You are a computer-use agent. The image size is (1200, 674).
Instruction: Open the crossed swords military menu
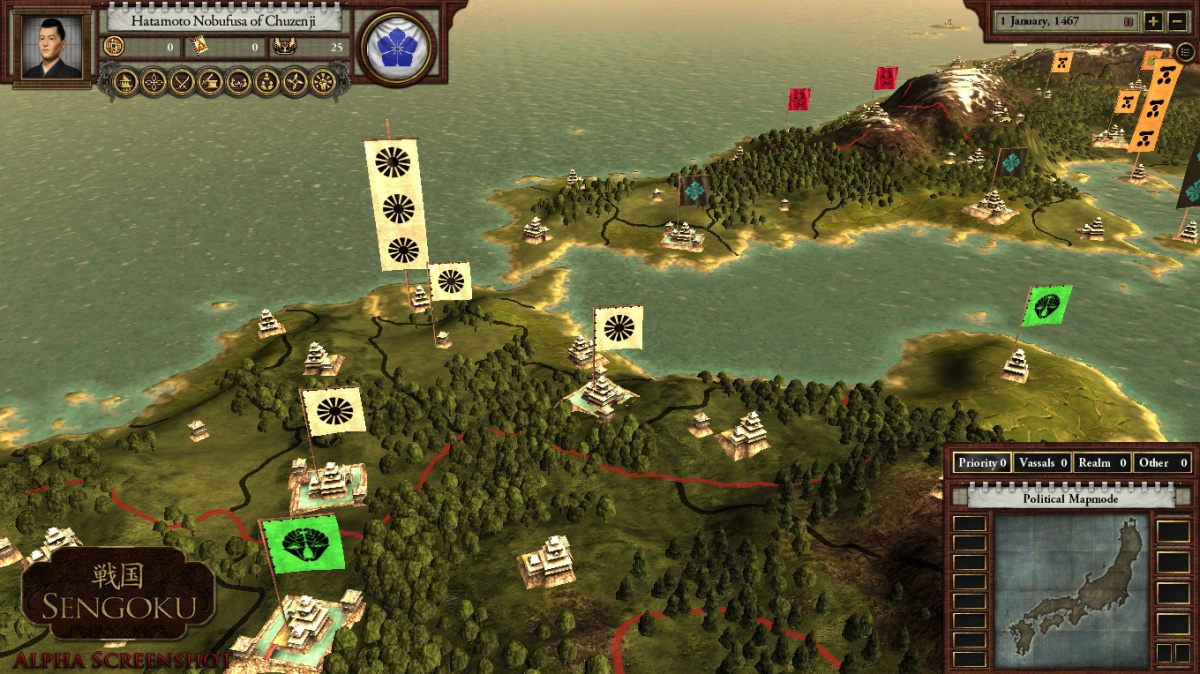pos(182,82)
